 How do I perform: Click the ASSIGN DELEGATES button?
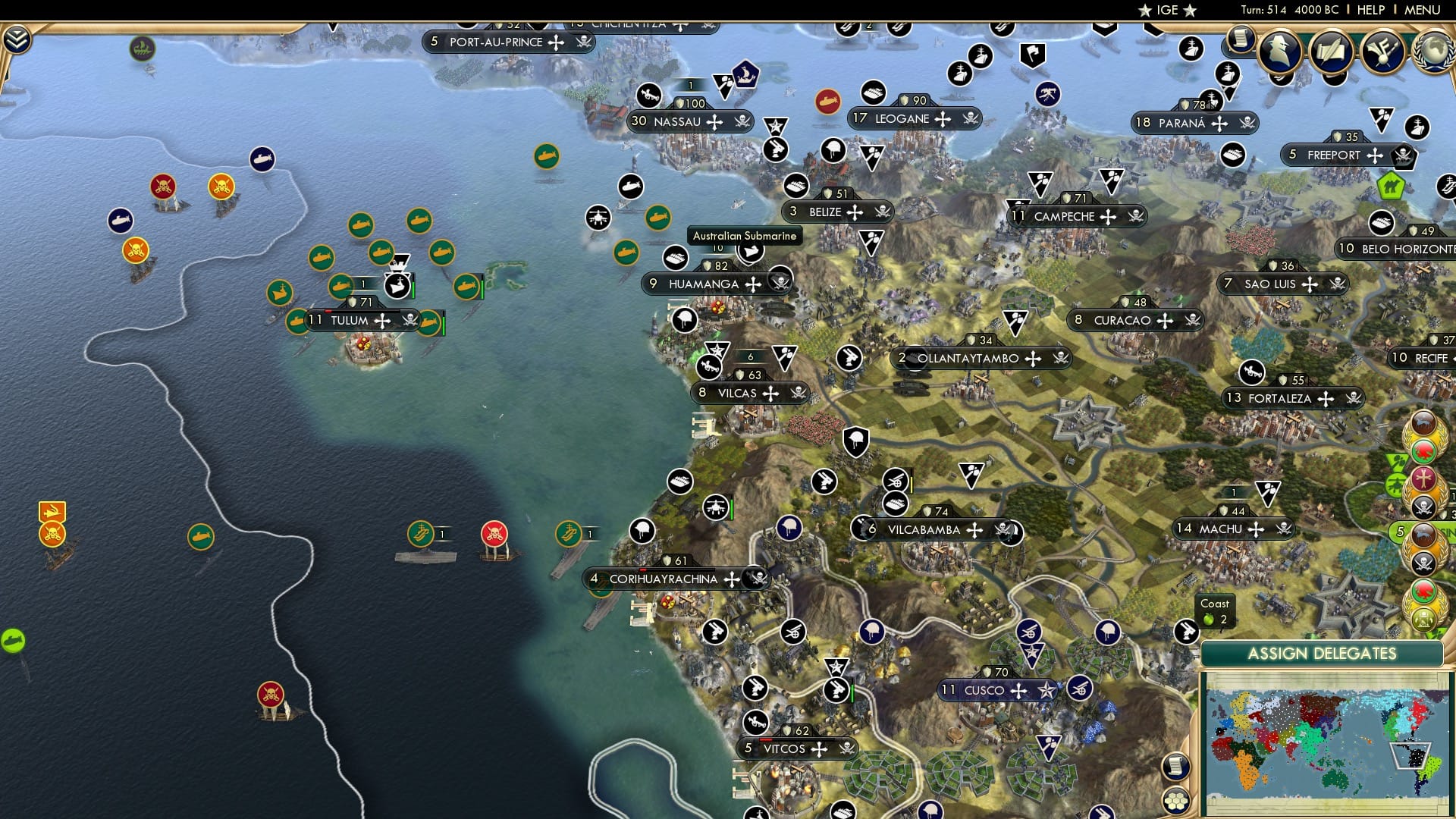coord(1323,652)
